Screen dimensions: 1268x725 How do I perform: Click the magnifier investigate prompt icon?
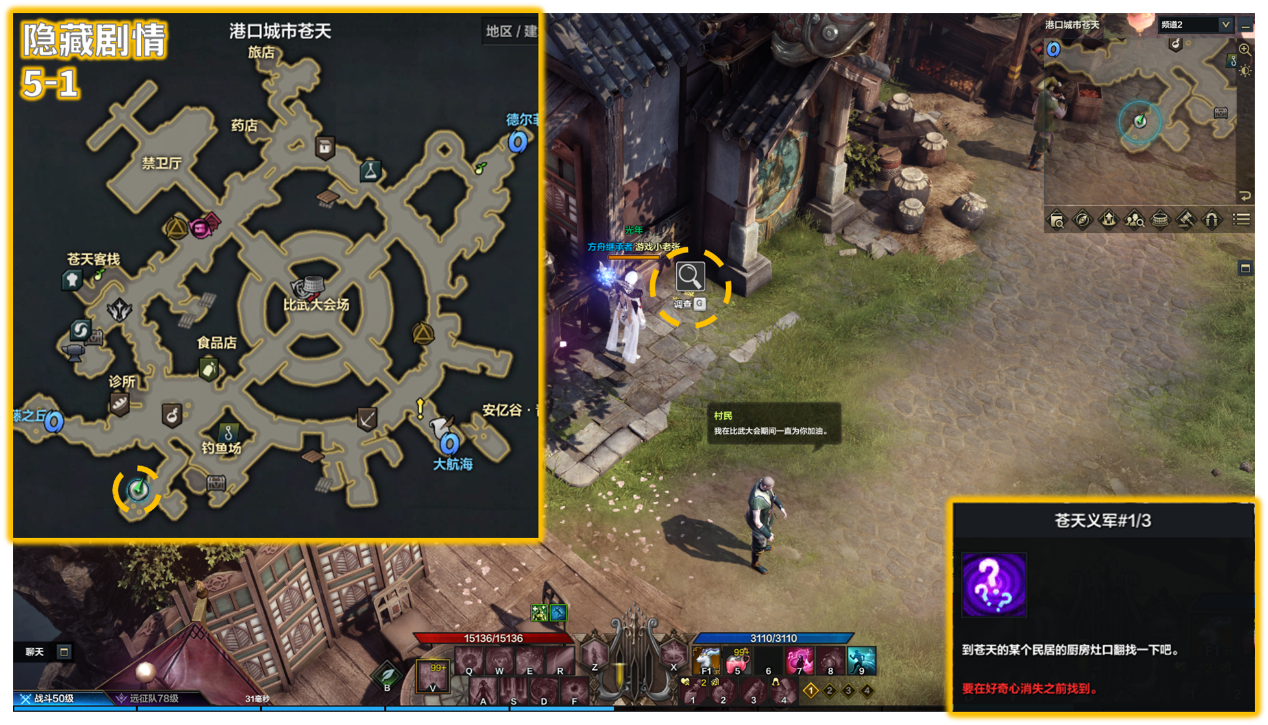click(x=690, y=276)
